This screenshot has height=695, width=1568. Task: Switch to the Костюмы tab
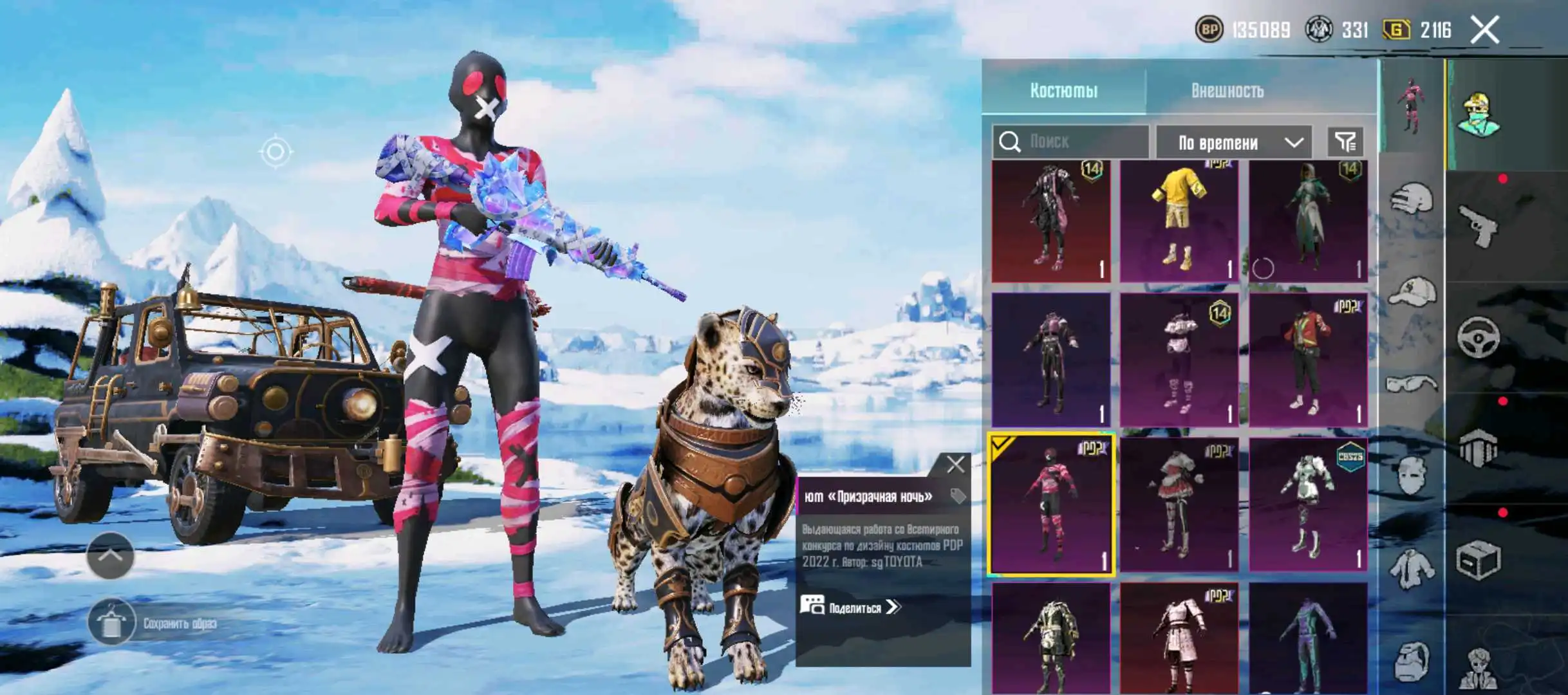click(x=1063, y=91)
